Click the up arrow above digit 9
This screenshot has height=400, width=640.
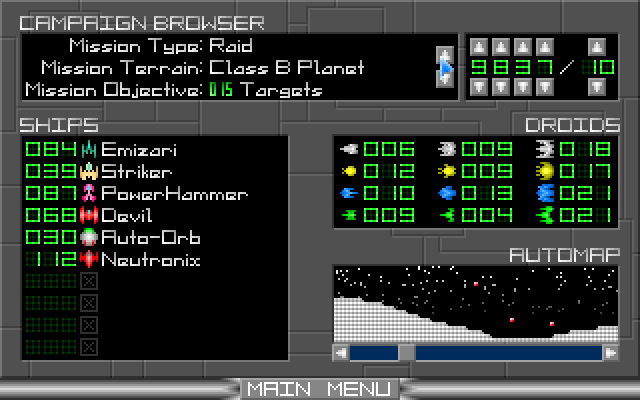(478, 46)
